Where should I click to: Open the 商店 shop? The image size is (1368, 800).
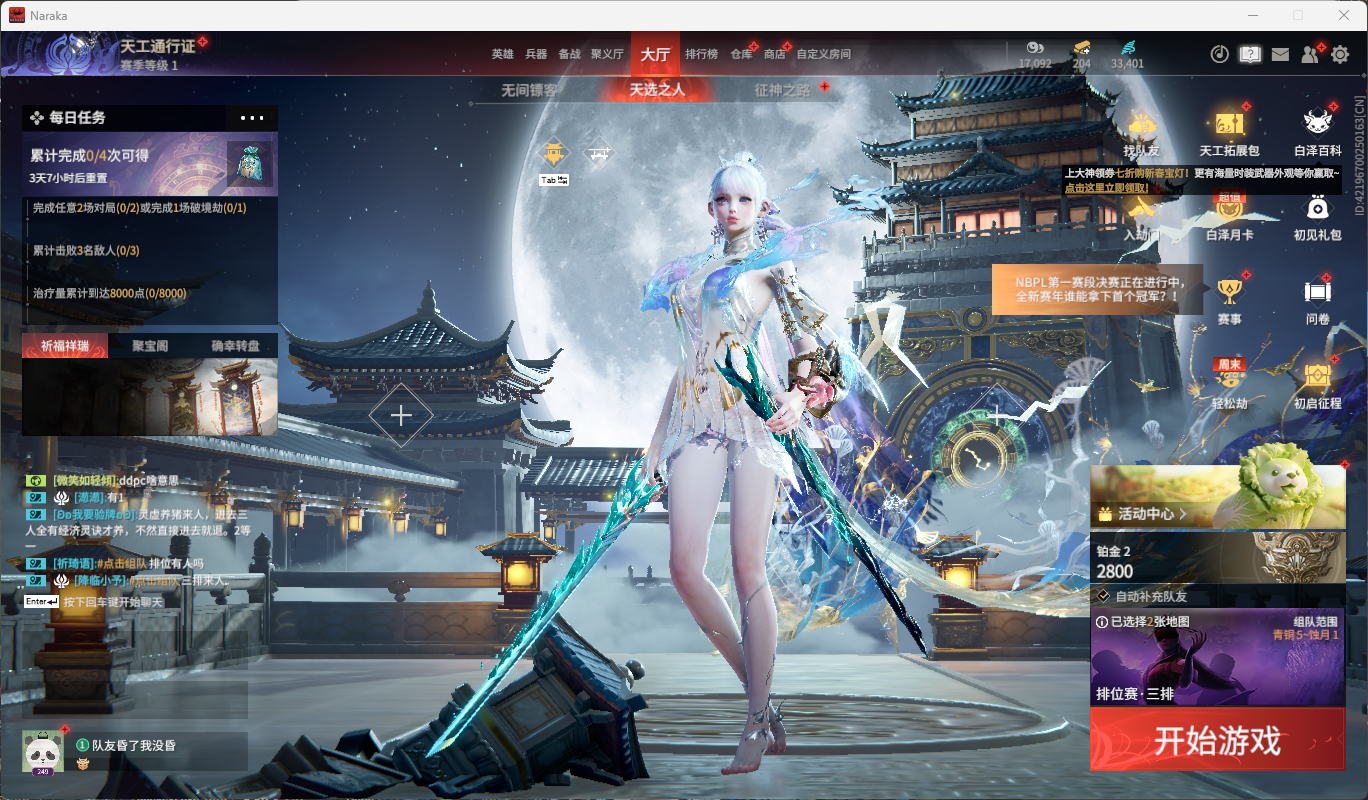(x=774, y=54)
